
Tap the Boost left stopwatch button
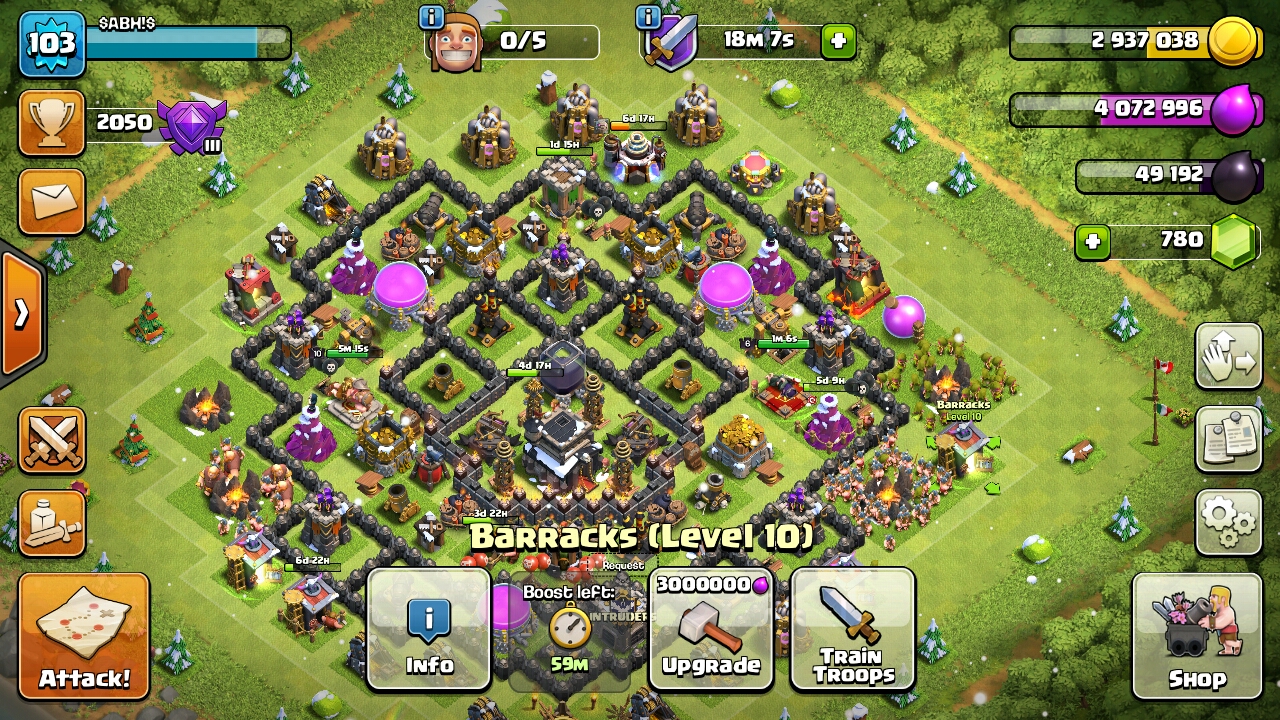click(x=569, y=632)
